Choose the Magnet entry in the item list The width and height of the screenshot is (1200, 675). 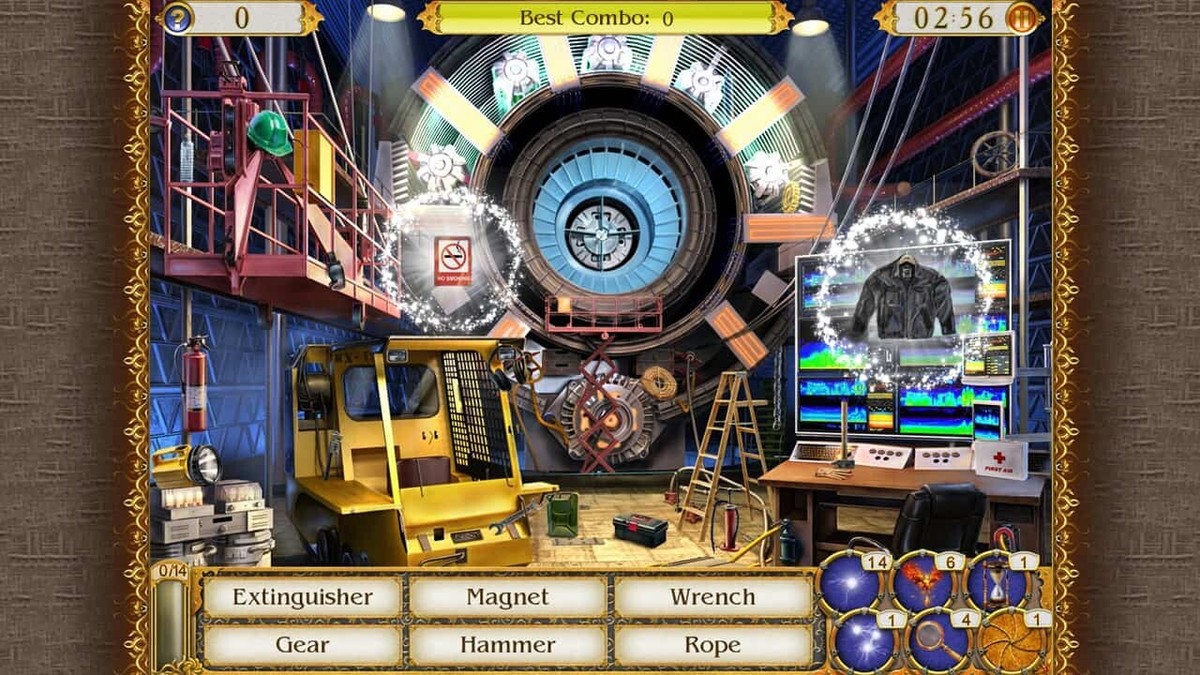point(508,597)
